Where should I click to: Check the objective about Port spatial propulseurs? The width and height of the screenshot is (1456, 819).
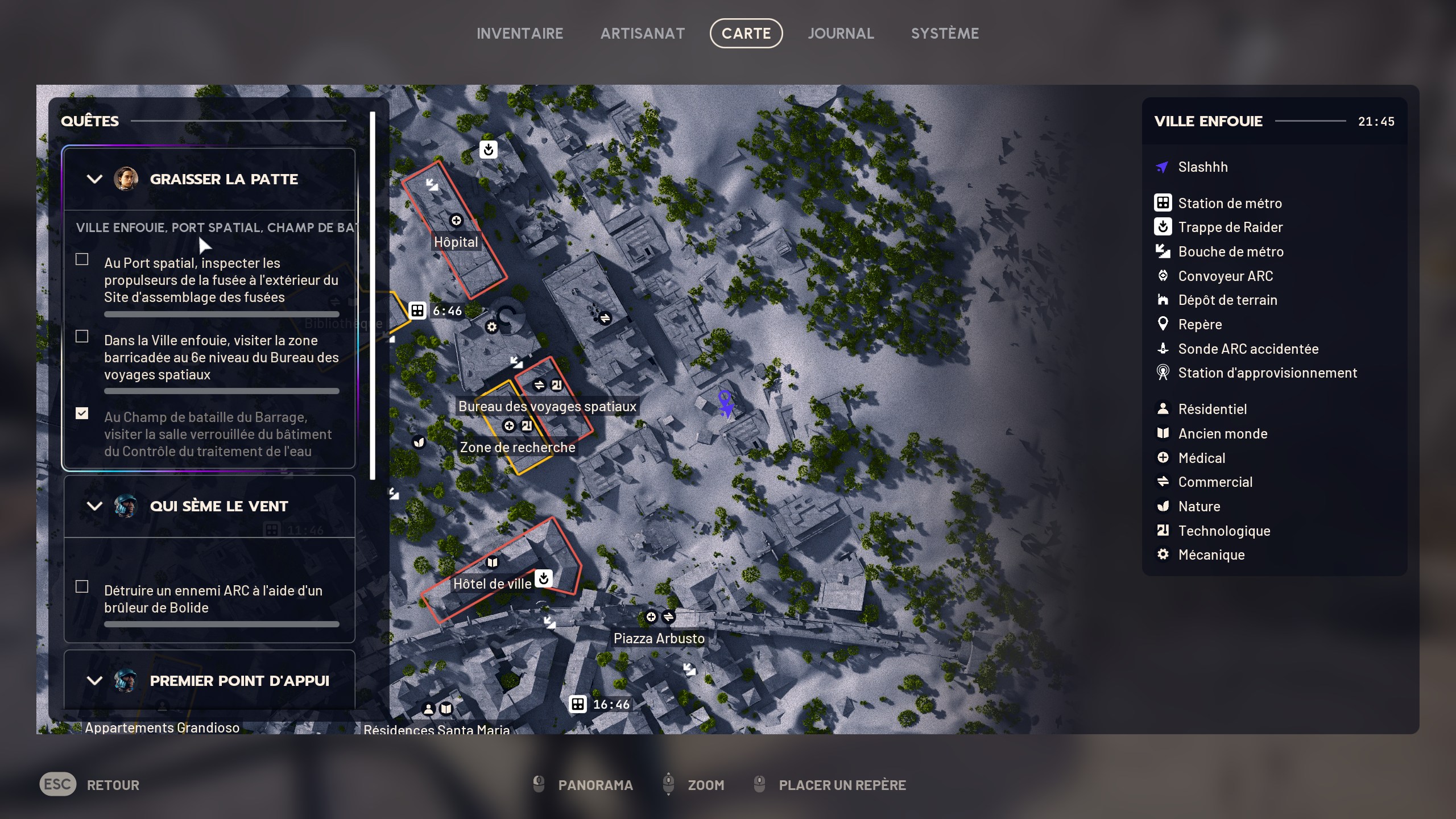tap(81, 259)
